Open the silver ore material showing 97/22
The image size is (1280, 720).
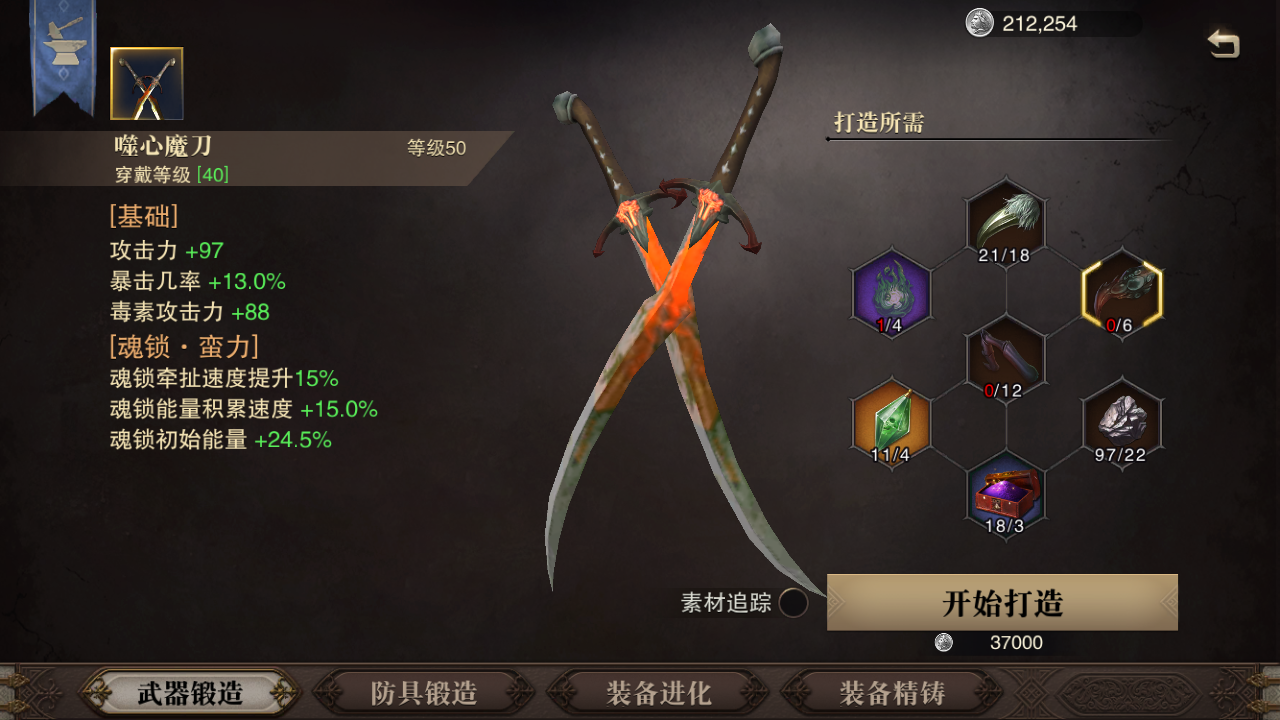coord(1121,422)
